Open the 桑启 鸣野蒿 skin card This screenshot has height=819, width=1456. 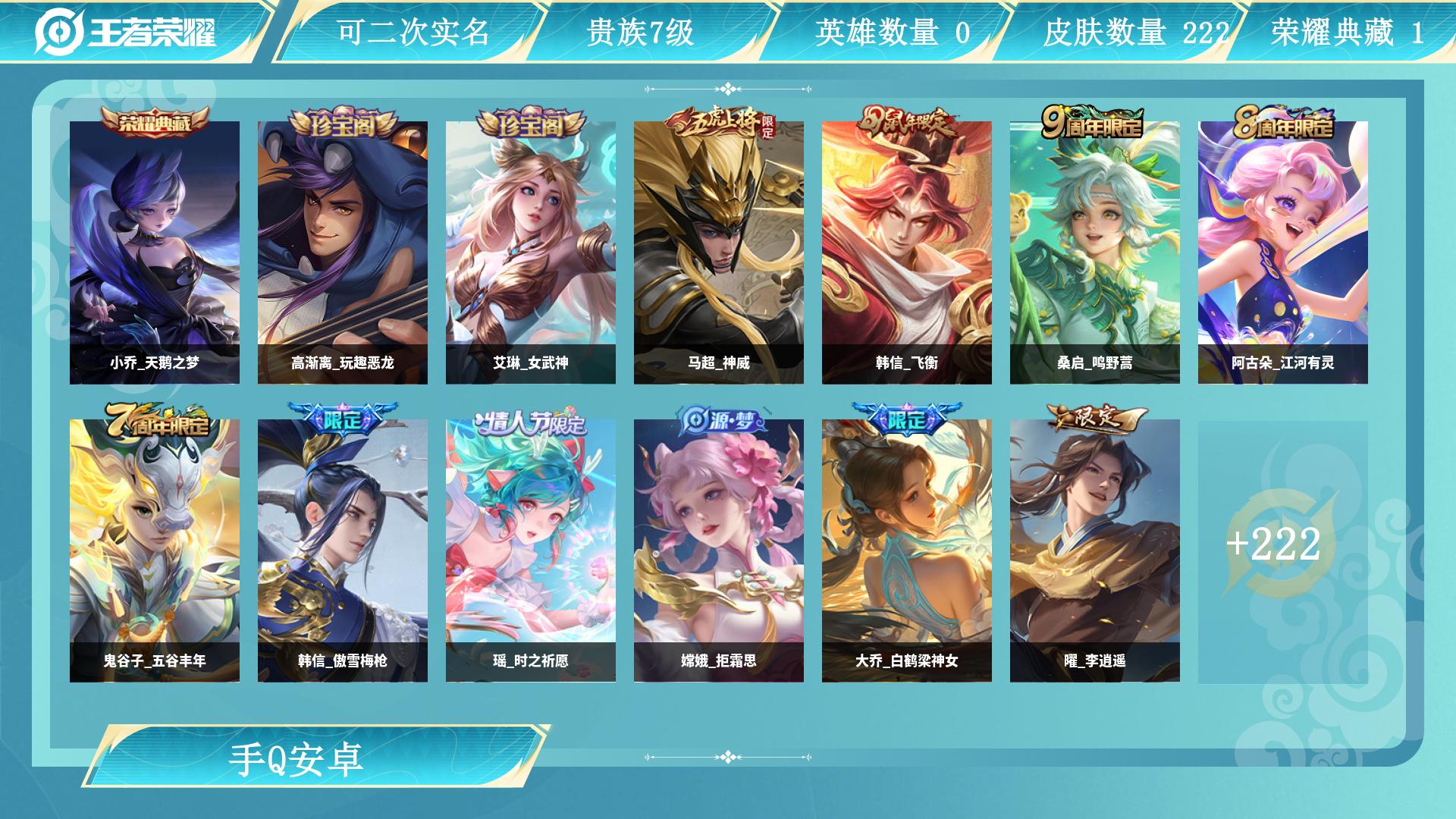[x=1095, y=253]
